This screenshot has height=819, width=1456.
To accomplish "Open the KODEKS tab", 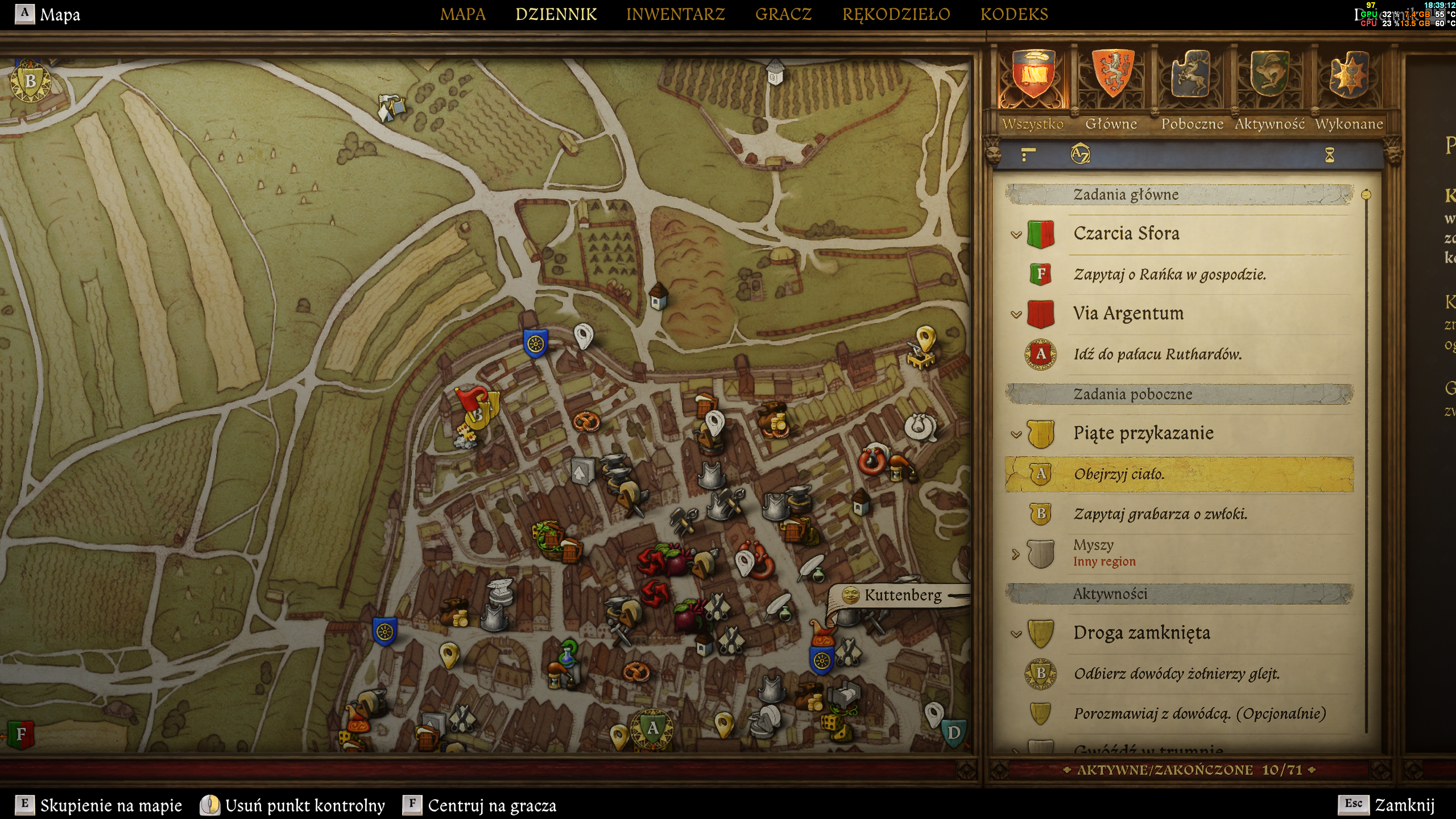I will pos(1014,14).
